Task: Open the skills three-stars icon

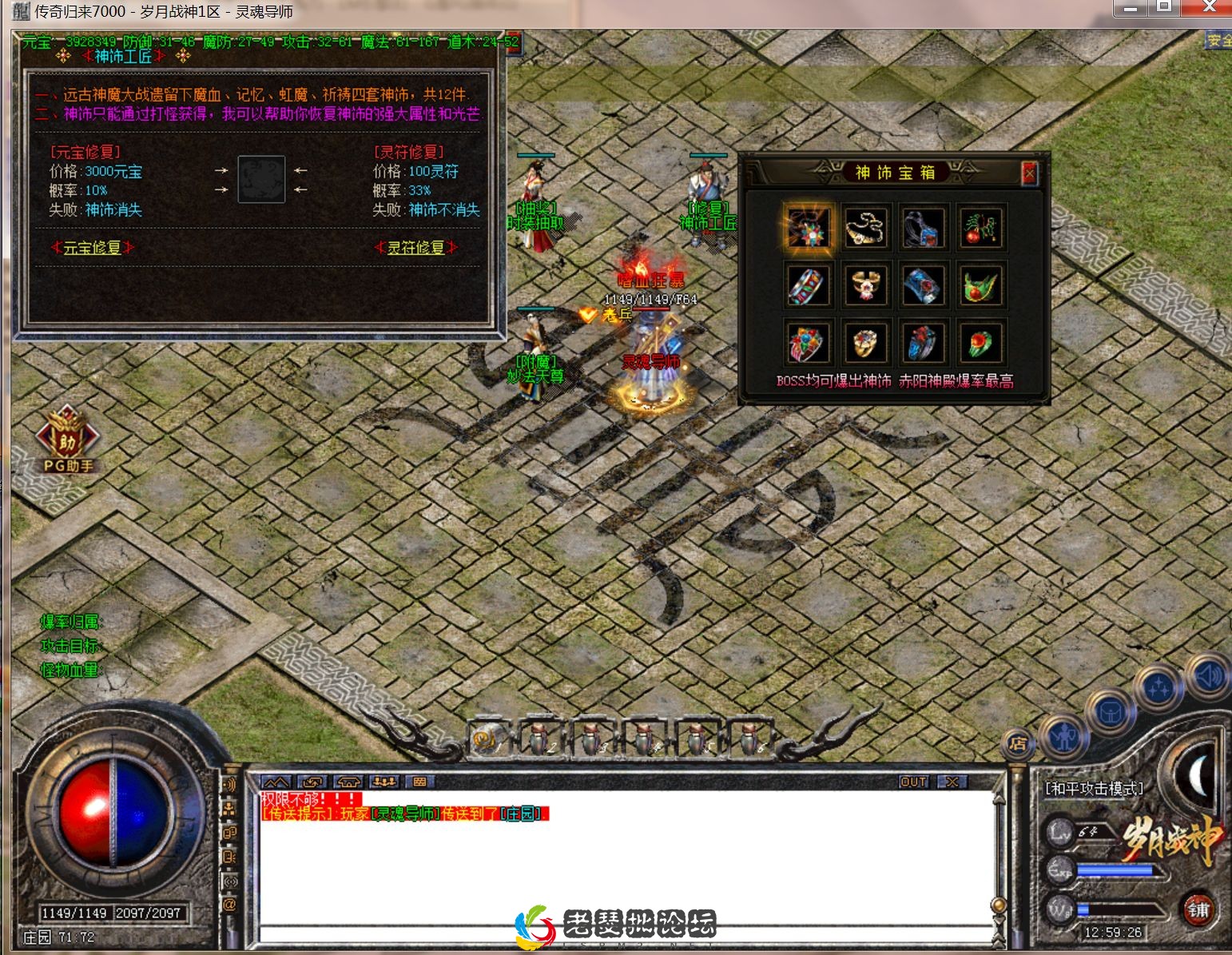Action: coord(1159,687)
